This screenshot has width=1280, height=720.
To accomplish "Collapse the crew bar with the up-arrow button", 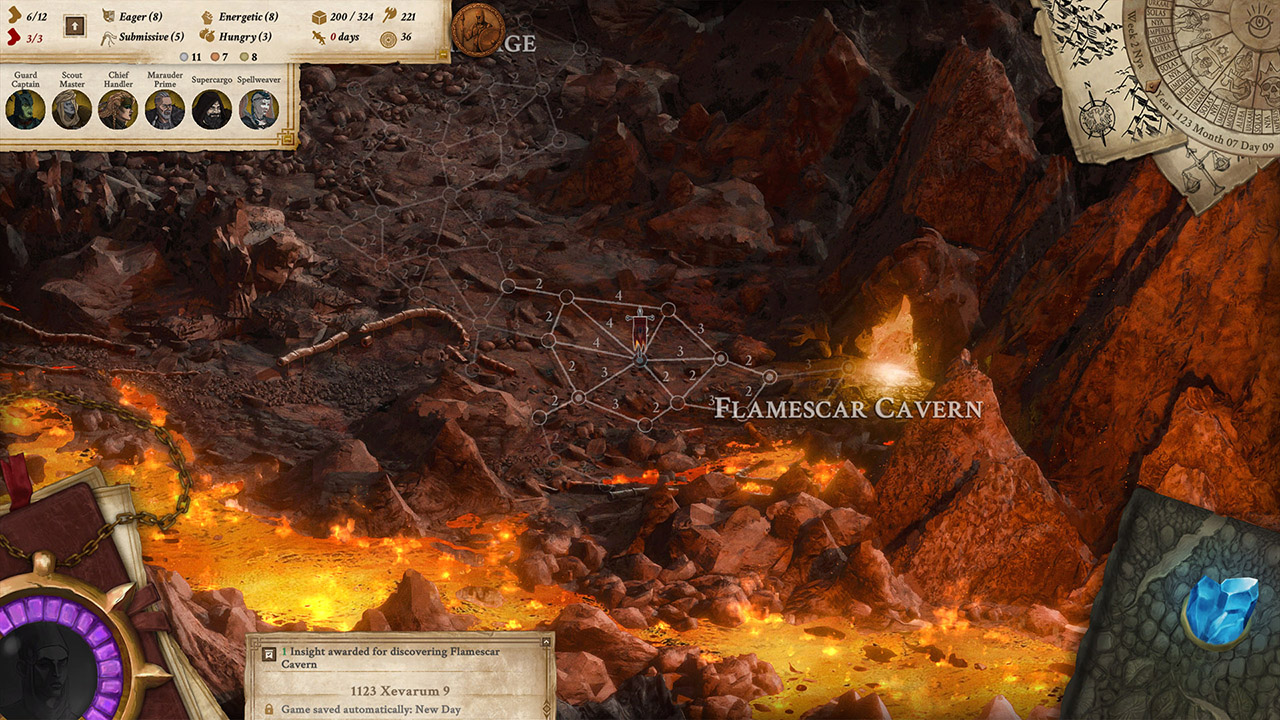I will [x=74, y=25].
